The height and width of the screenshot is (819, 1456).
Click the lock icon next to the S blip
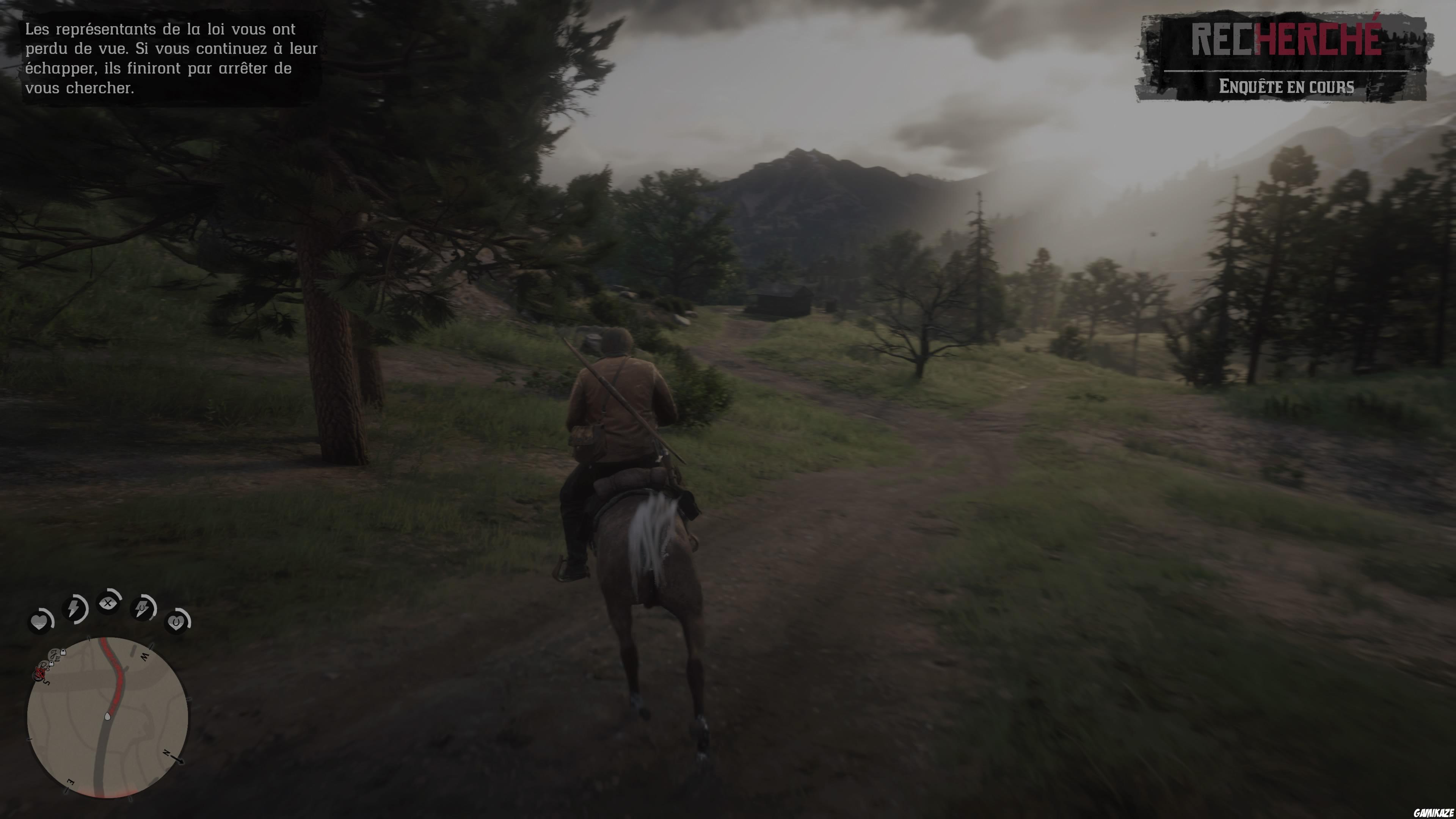(52, 664)
